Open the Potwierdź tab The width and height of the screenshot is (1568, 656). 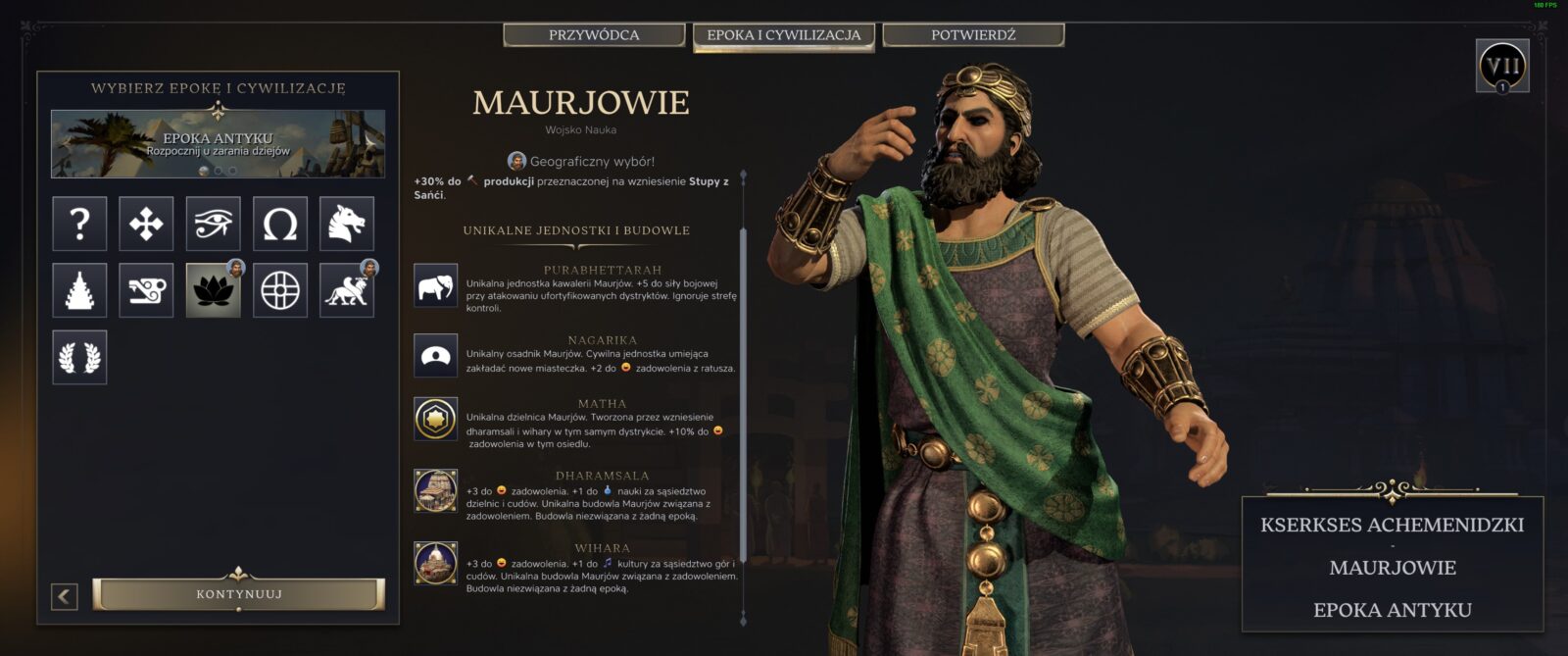973,35
